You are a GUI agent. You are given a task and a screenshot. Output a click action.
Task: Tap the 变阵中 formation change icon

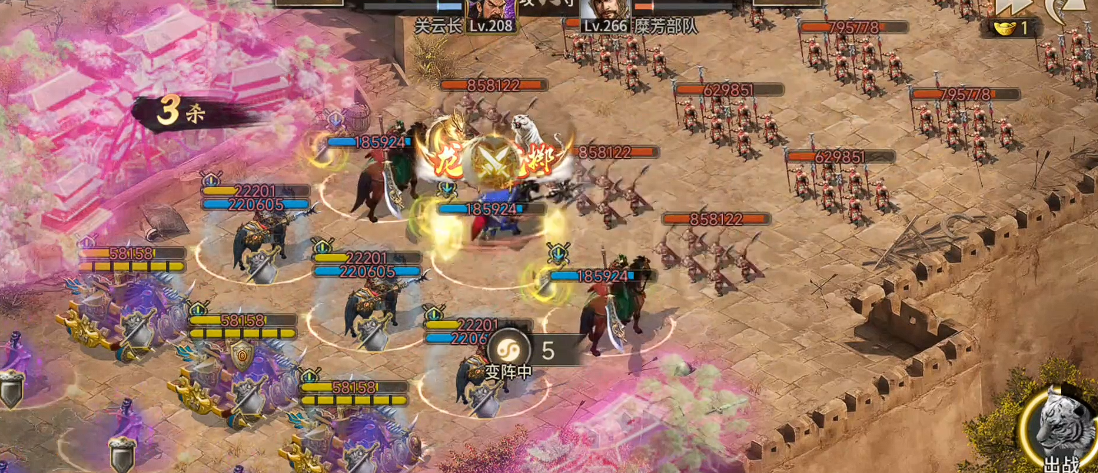[x=510, y=348]
